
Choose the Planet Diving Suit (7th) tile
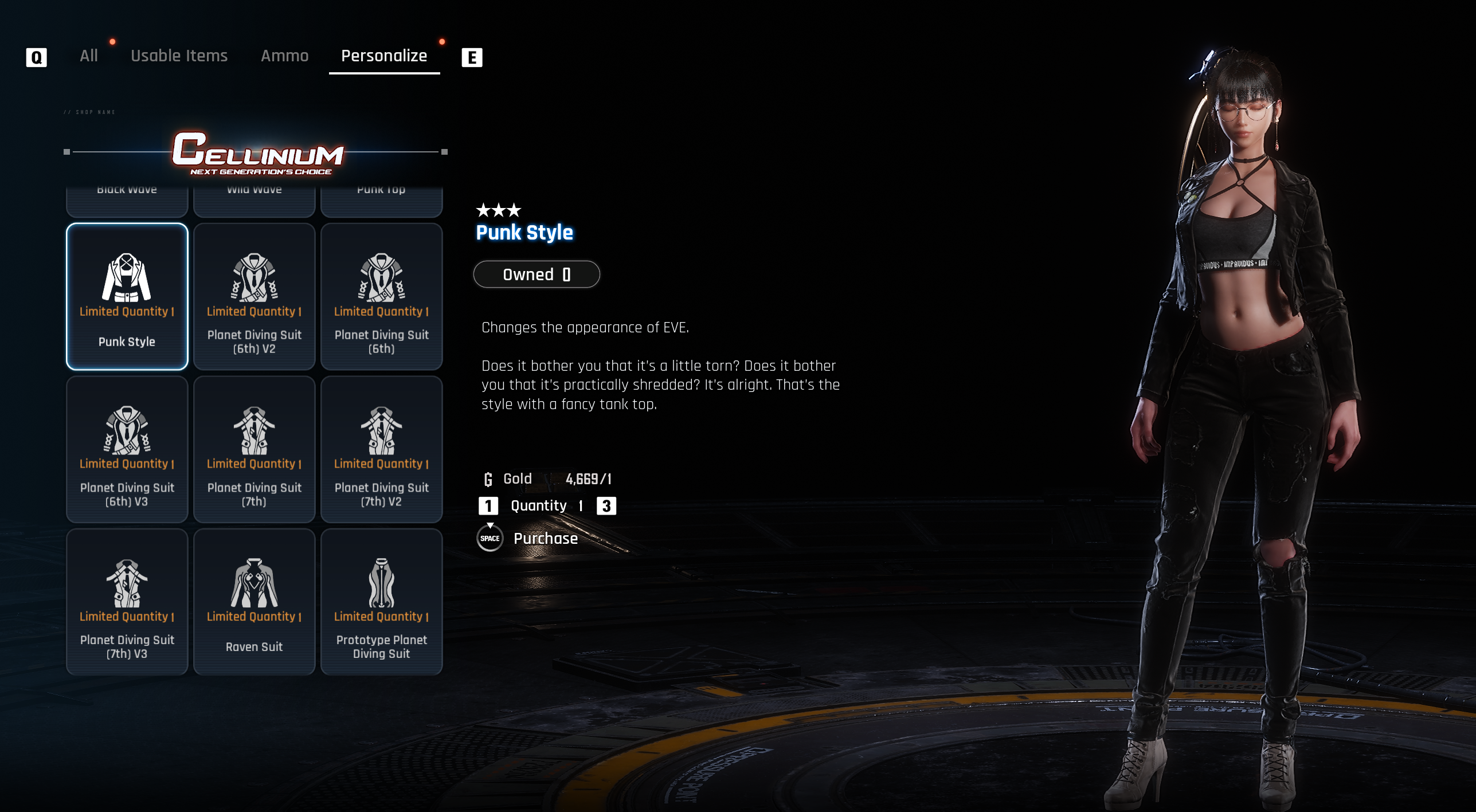coord(255,449)
